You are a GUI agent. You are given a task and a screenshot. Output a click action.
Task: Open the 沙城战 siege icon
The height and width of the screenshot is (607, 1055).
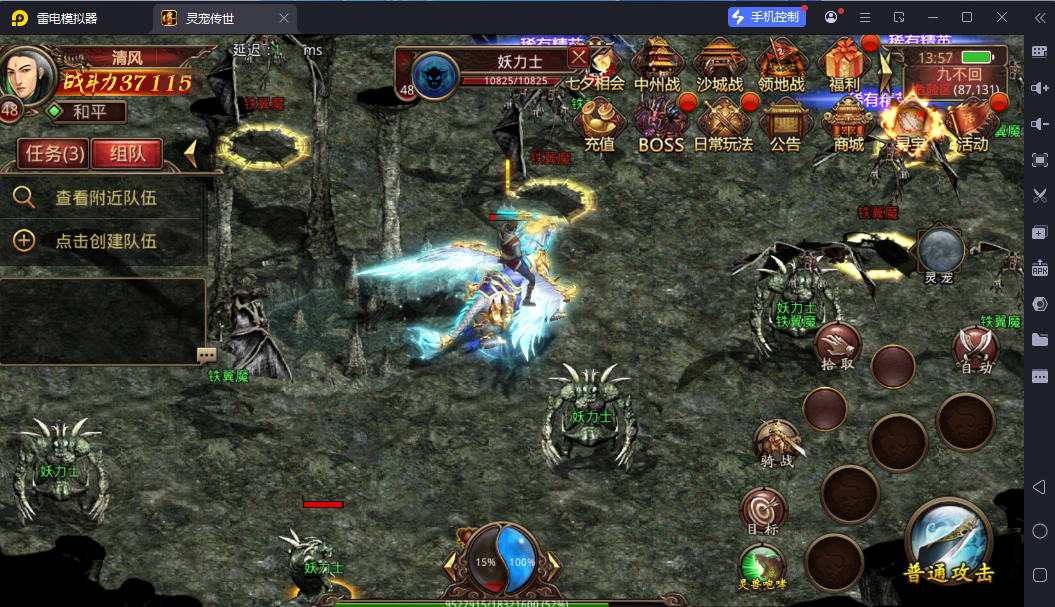[x=719, y=68]
